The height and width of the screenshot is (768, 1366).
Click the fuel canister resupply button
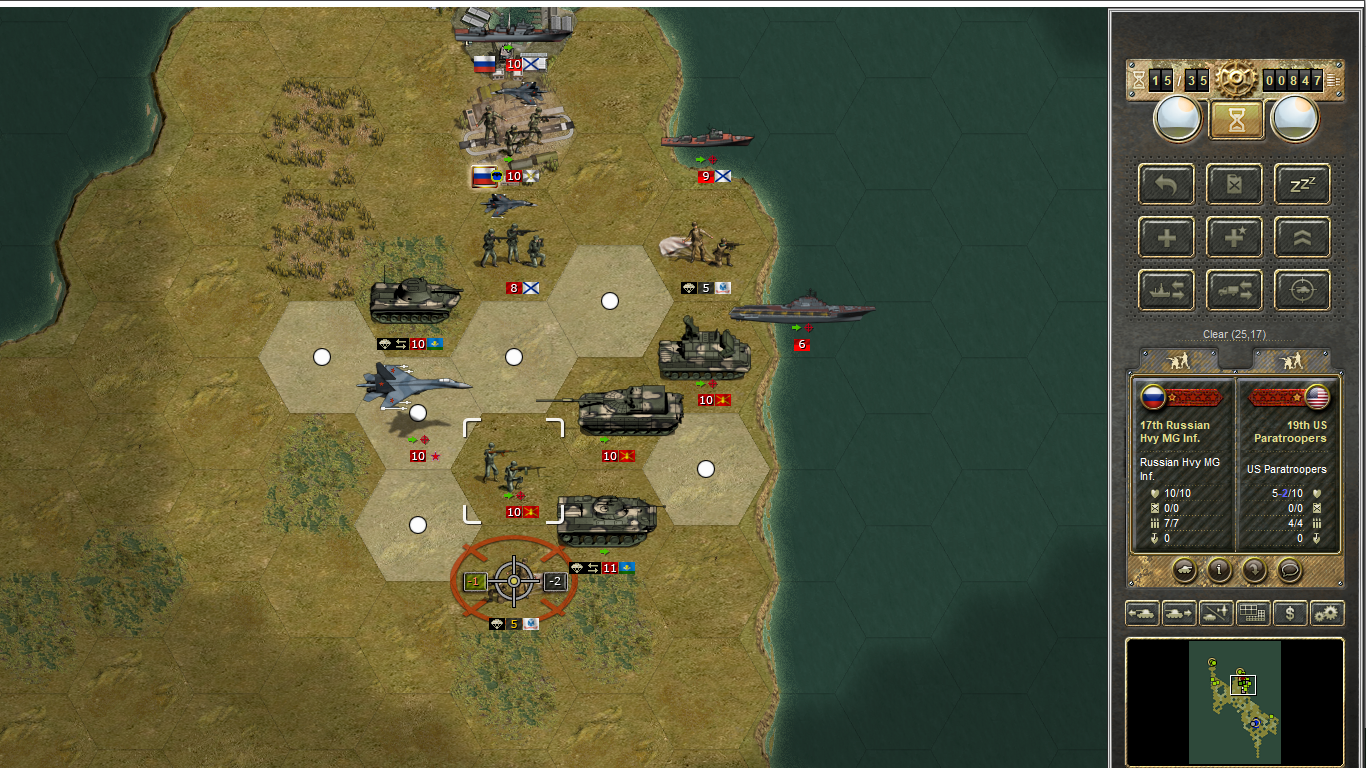click(x=1234, y=184)
